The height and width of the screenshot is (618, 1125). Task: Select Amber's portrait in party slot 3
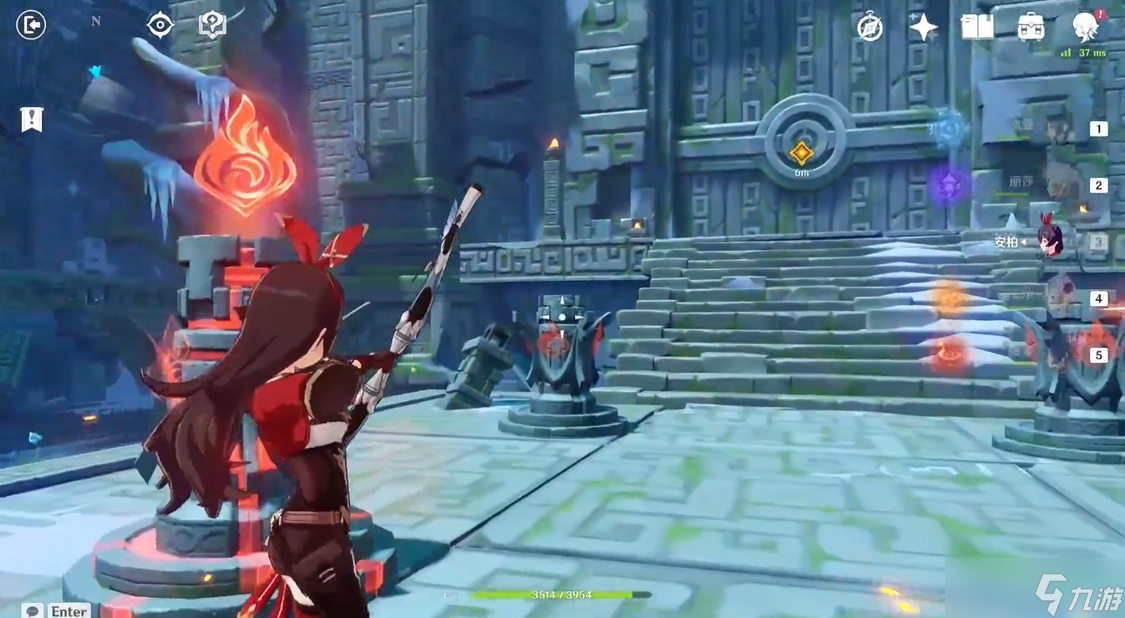(1050, 240)
